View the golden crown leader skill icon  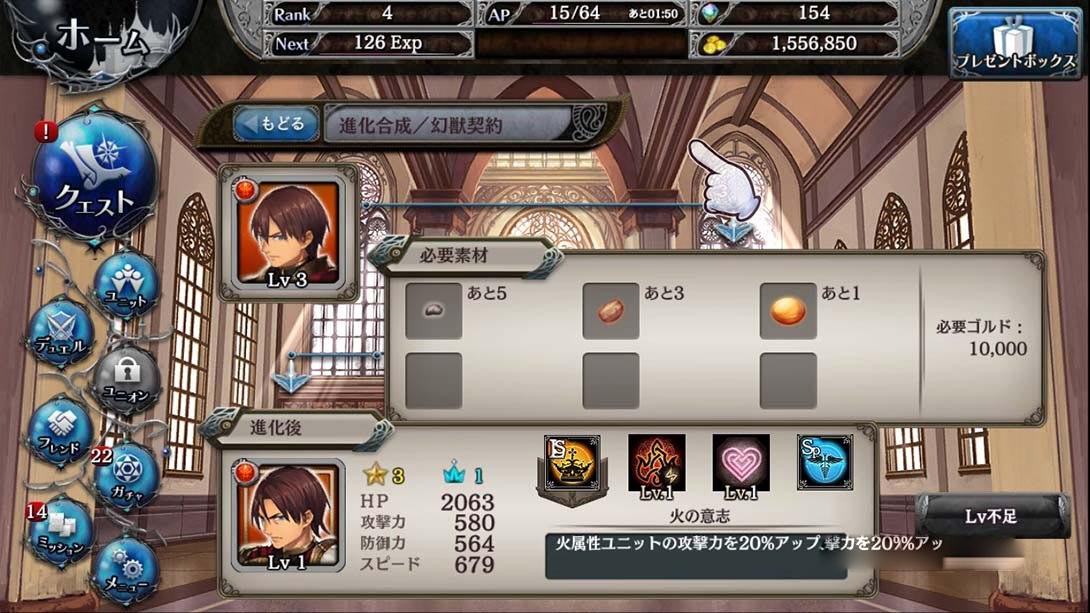[x=572, y=465]
